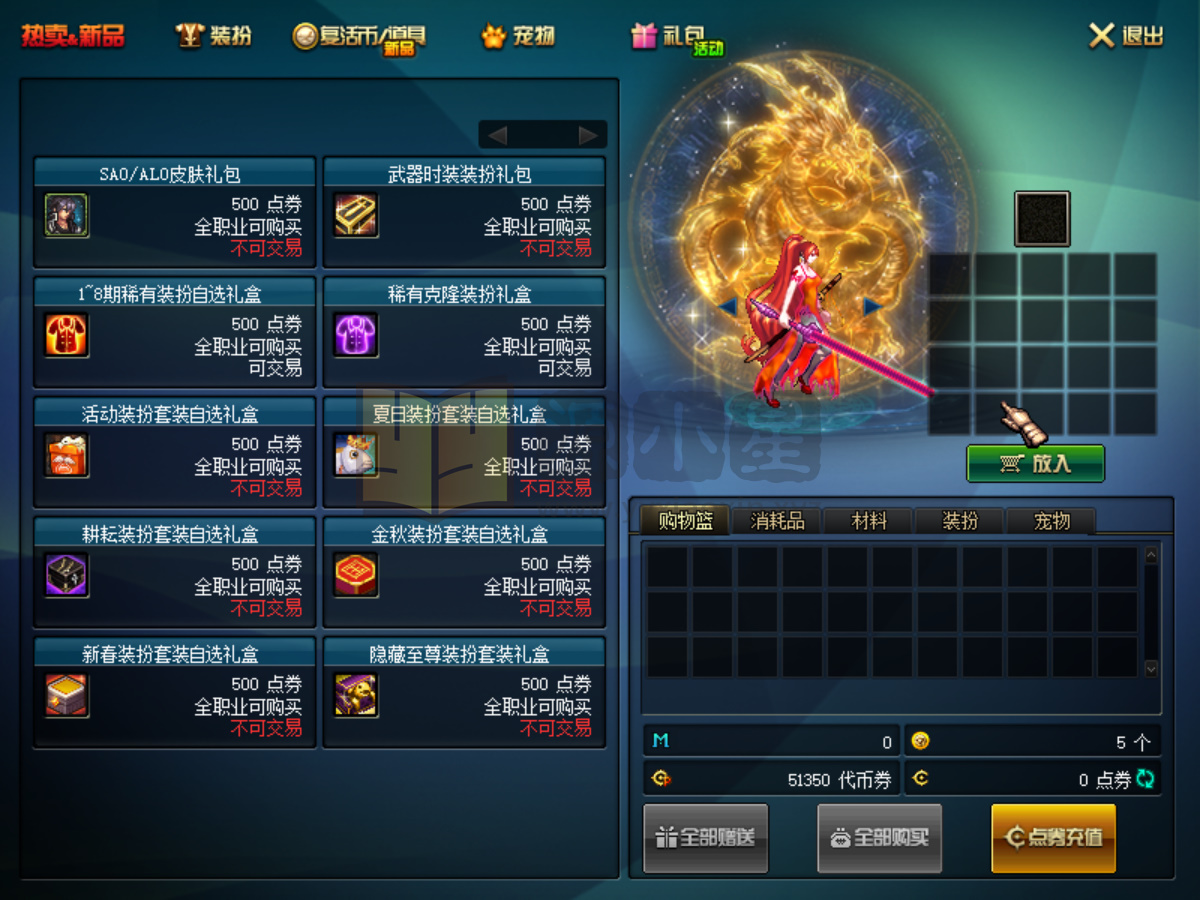The width and height of the screenshot is (1200, 900).
Task: Select the 金秋装扮套装自选礼盒 item
Action: [x=464, y=572]
